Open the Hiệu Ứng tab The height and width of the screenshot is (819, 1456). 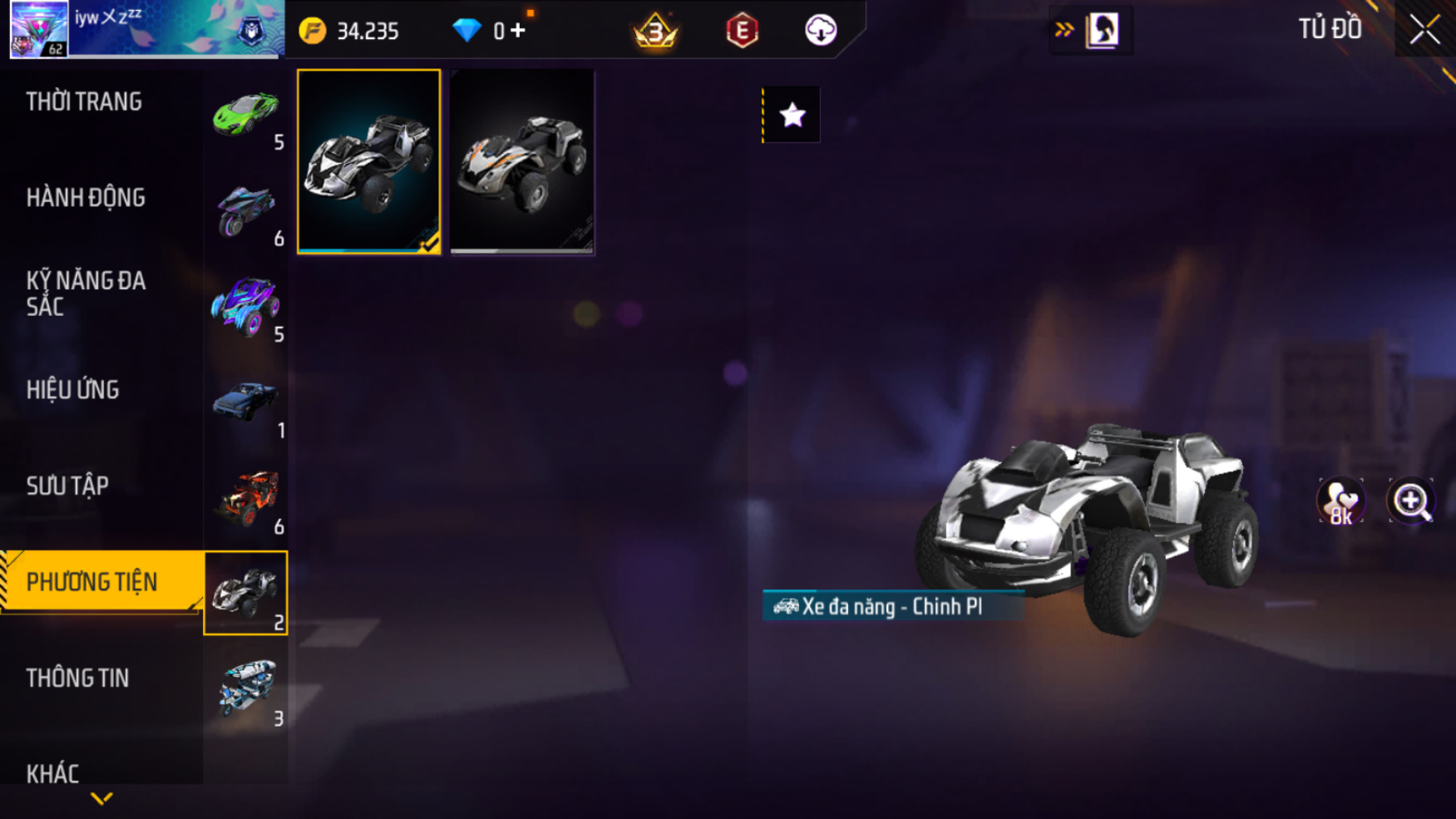[73, 390]
